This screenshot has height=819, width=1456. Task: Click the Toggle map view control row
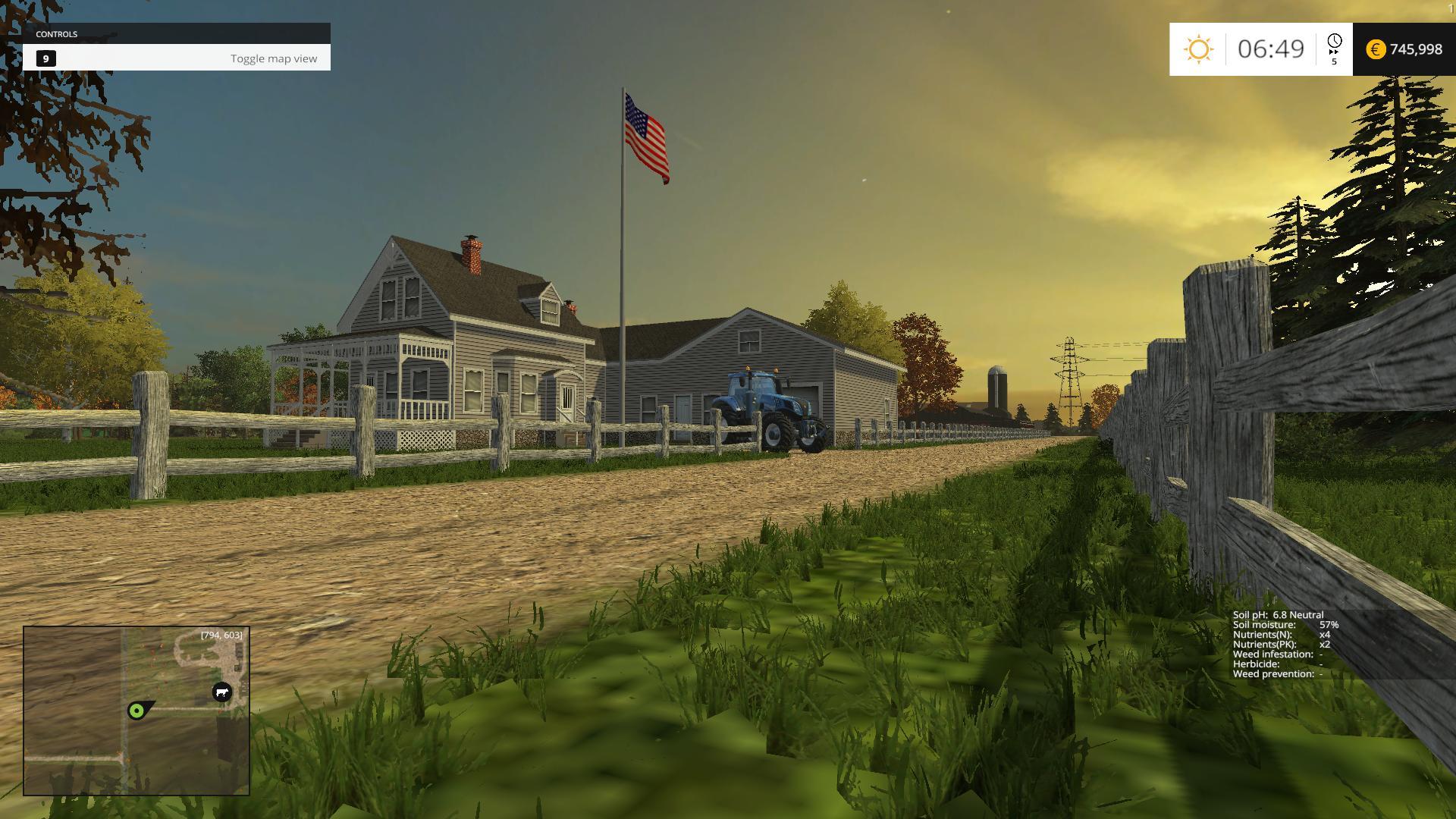177,58
